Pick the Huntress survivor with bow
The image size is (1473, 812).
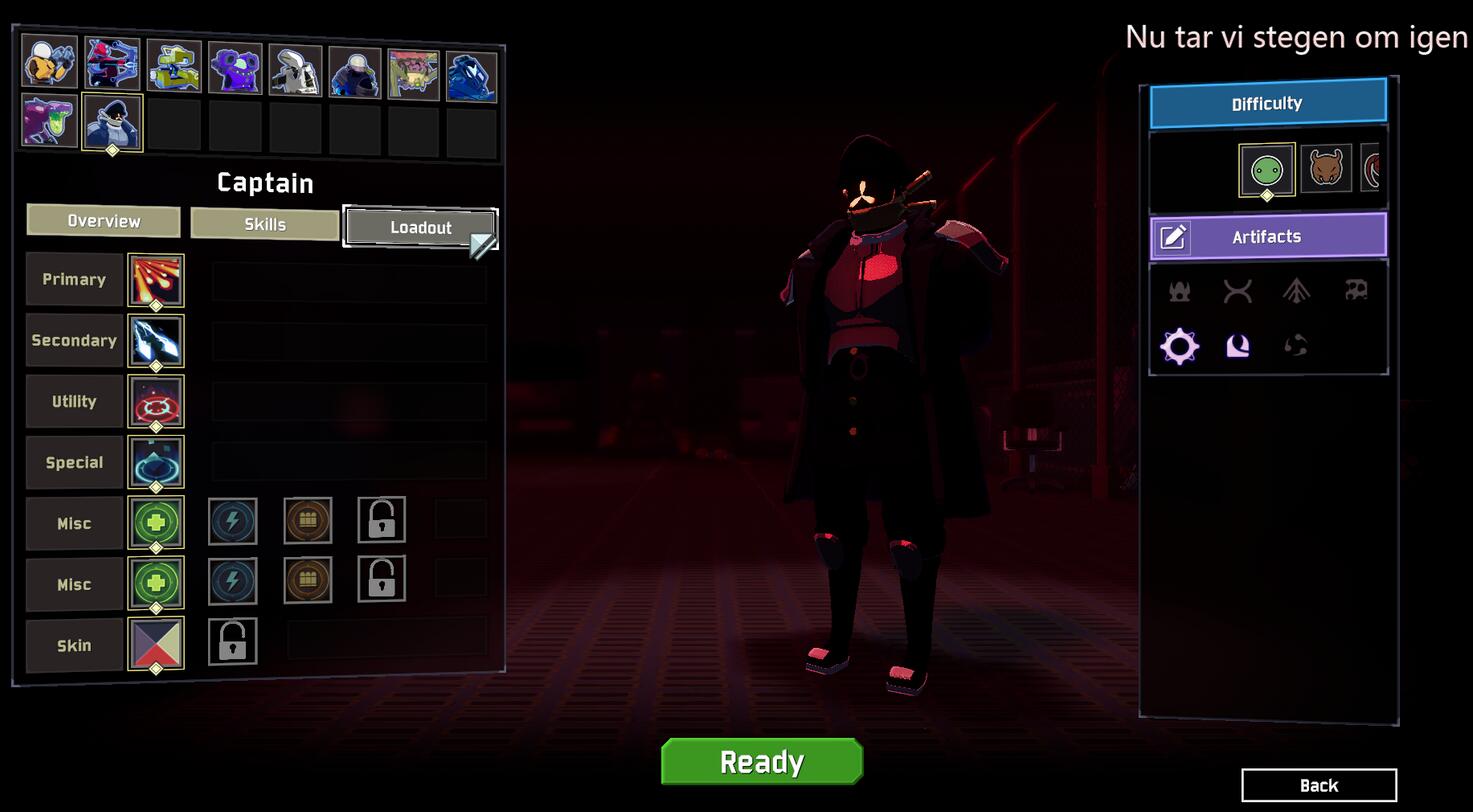(x=112, y=65)
